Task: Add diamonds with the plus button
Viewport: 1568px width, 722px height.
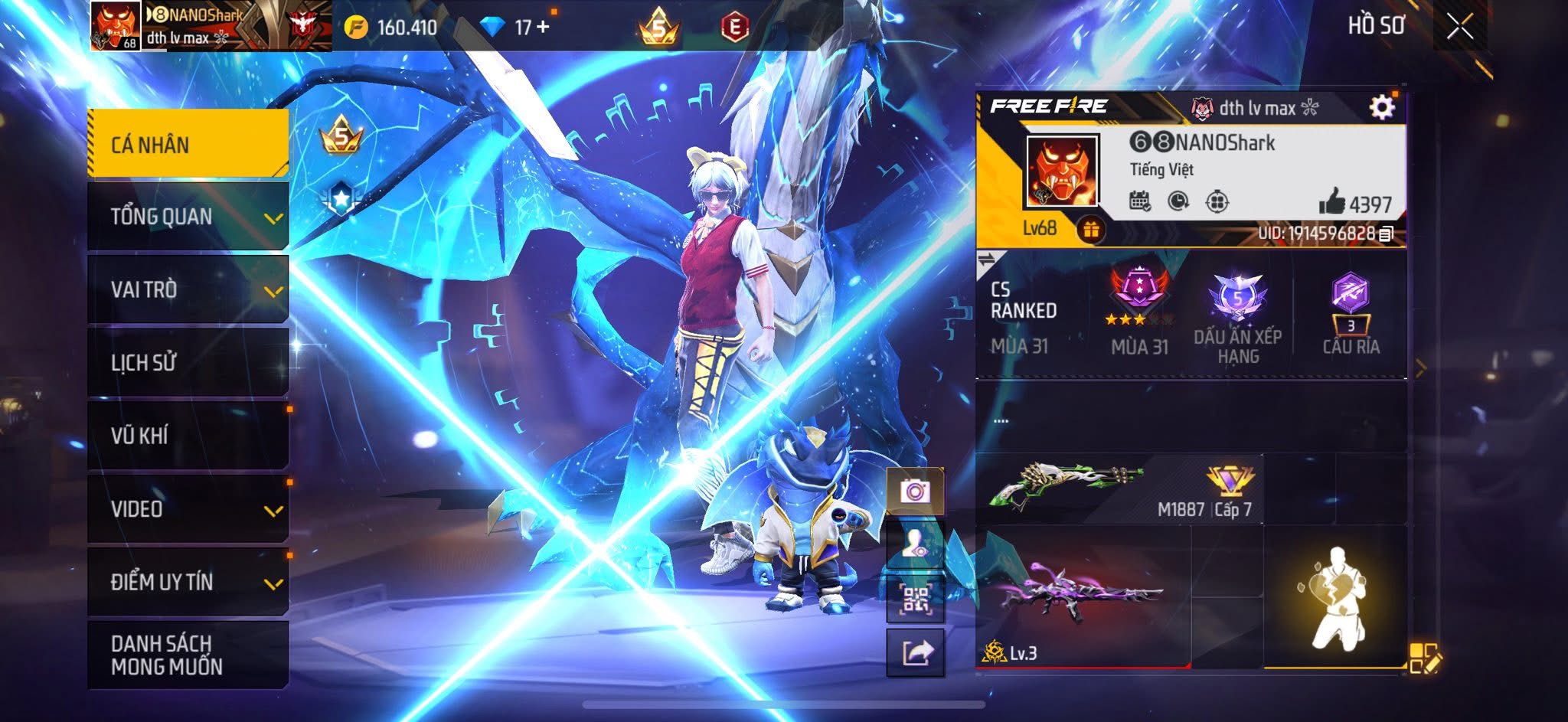Action: [x=543, y=27]
